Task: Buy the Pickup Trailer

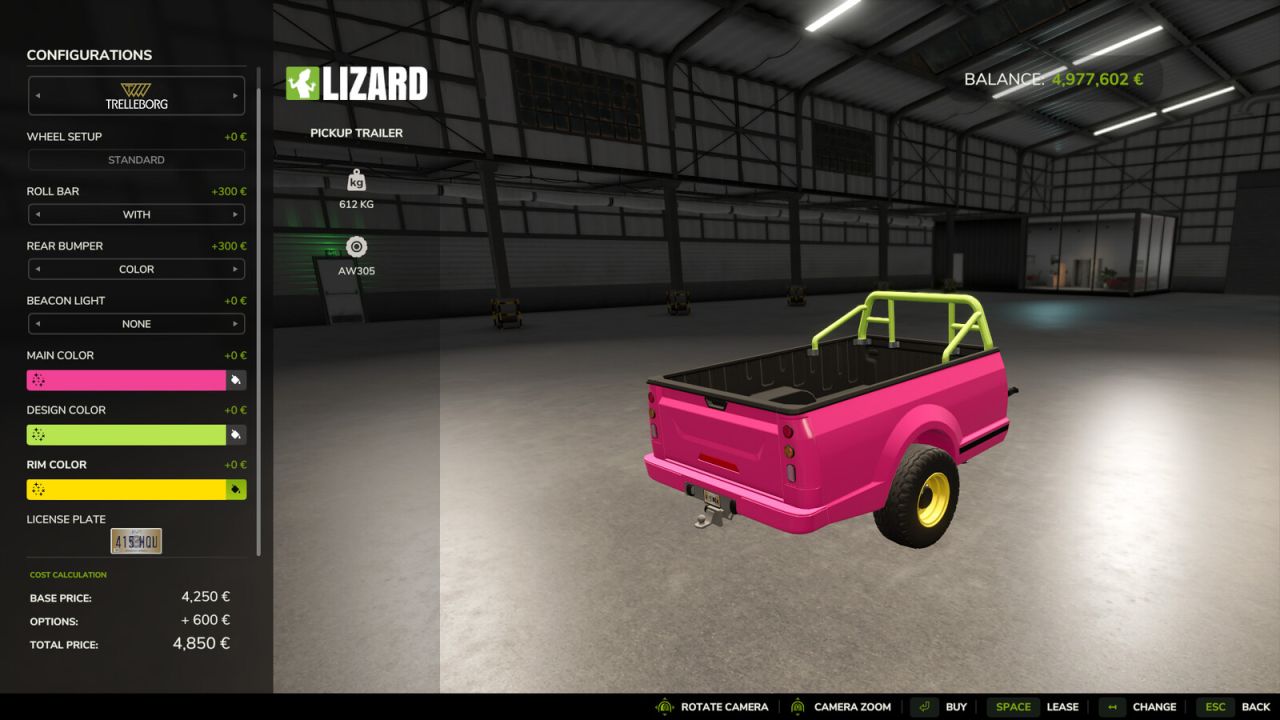Action: coord(956,707)
